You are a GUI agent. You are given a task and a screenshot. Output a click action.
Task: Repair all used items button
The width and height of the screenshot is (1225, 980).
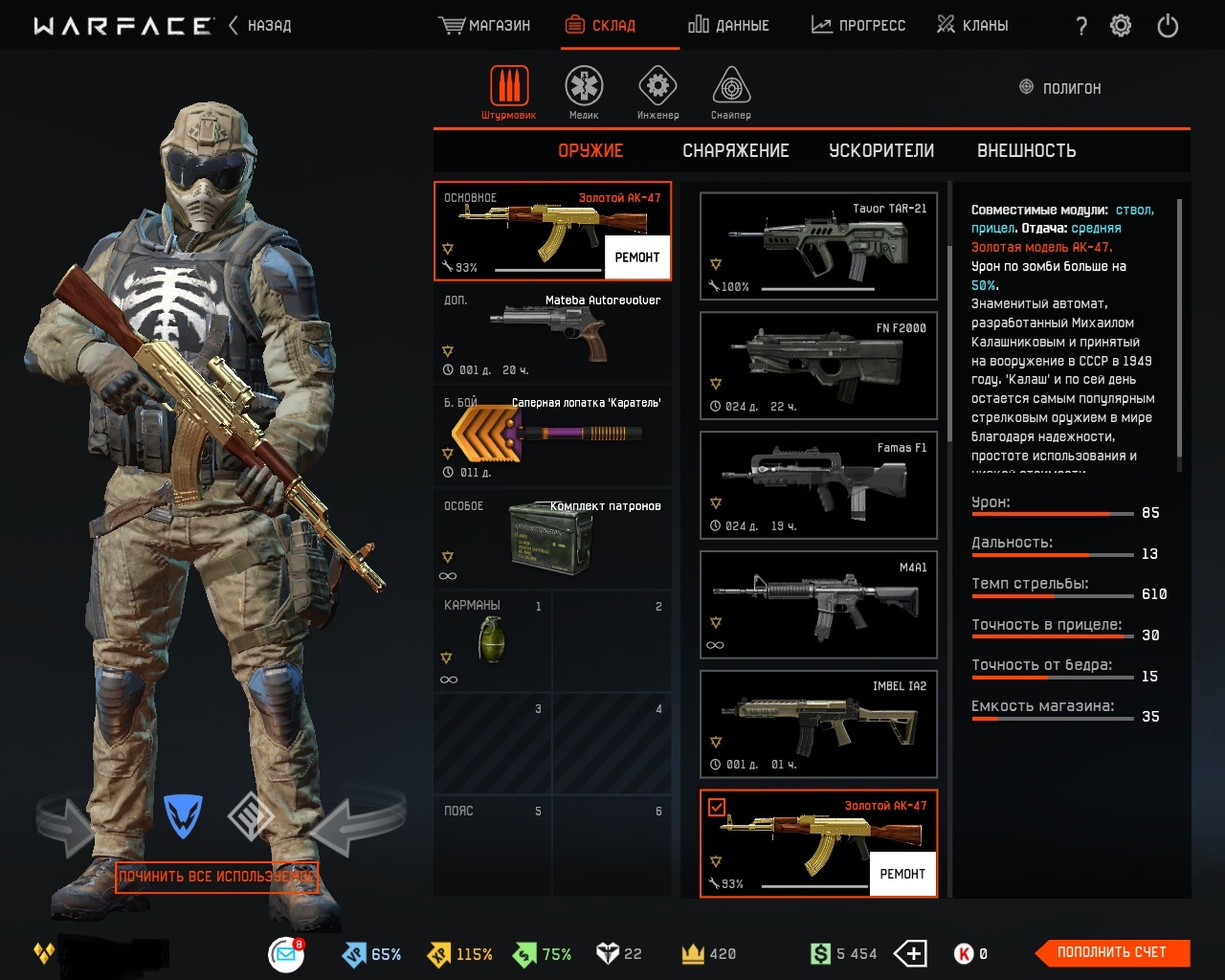coord(216,877)
